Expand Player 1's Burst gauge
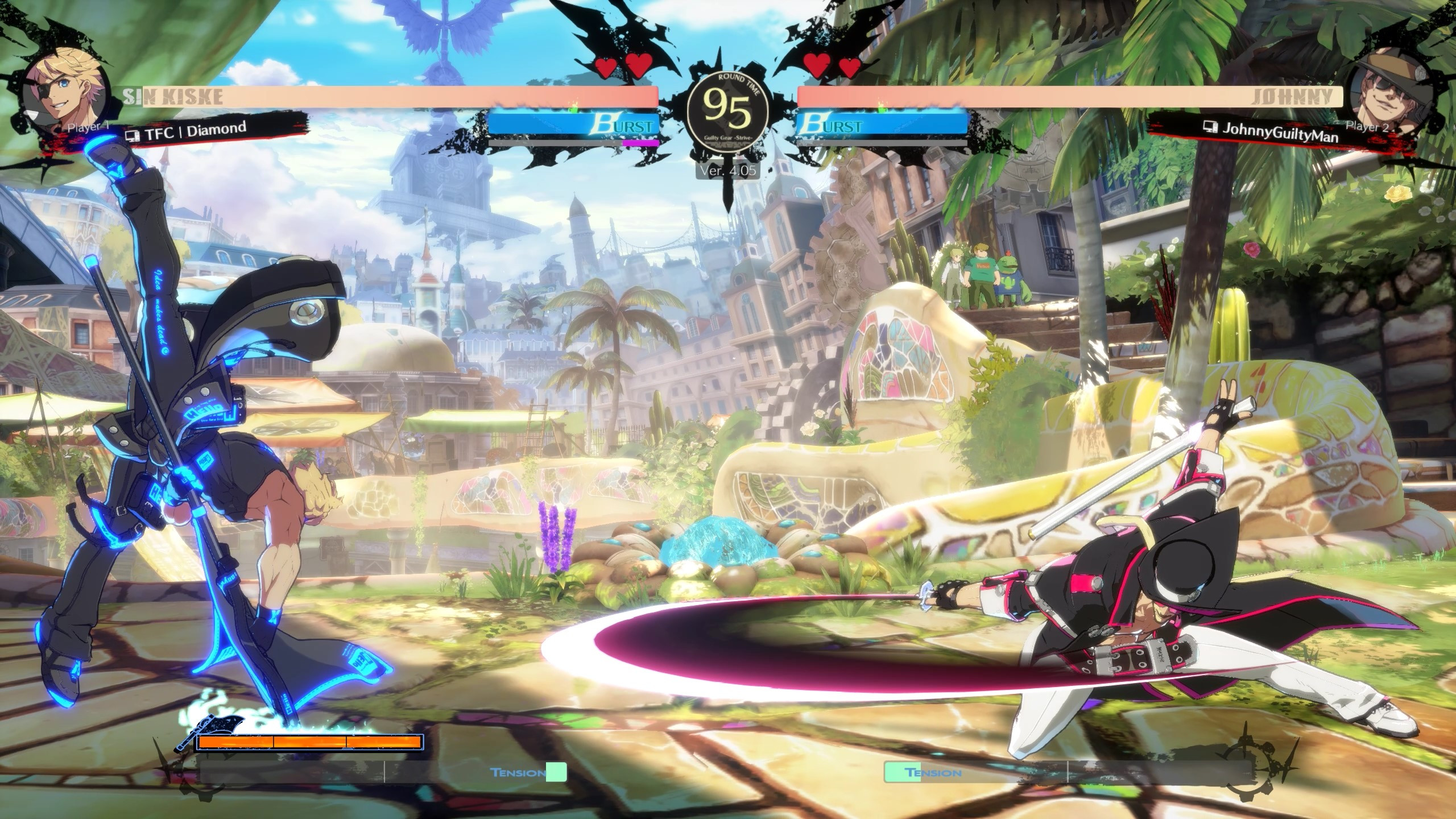Screen dimensions: 1456x819 pyautogui.click(x=574, y=123)
